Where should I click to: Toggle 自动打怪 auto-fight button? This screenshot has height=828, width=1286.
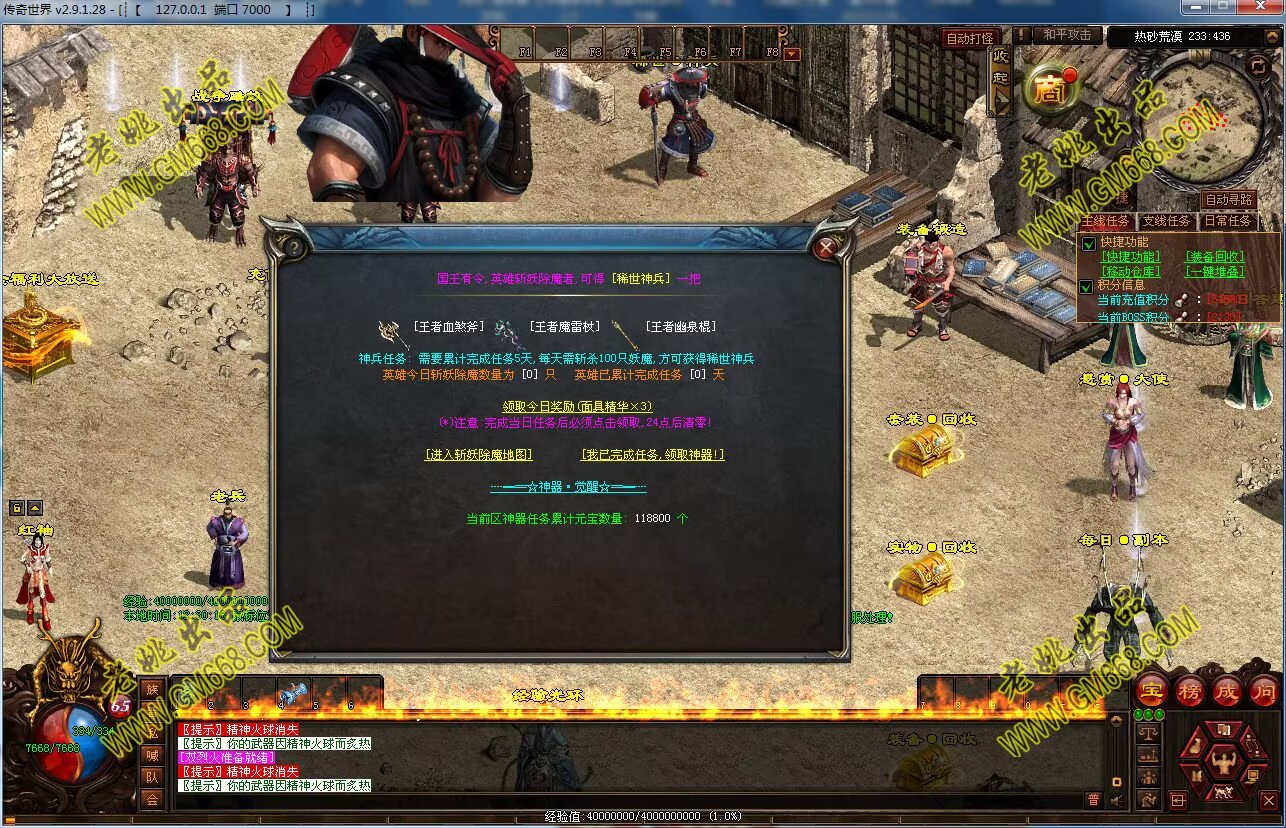coord(970,38)
